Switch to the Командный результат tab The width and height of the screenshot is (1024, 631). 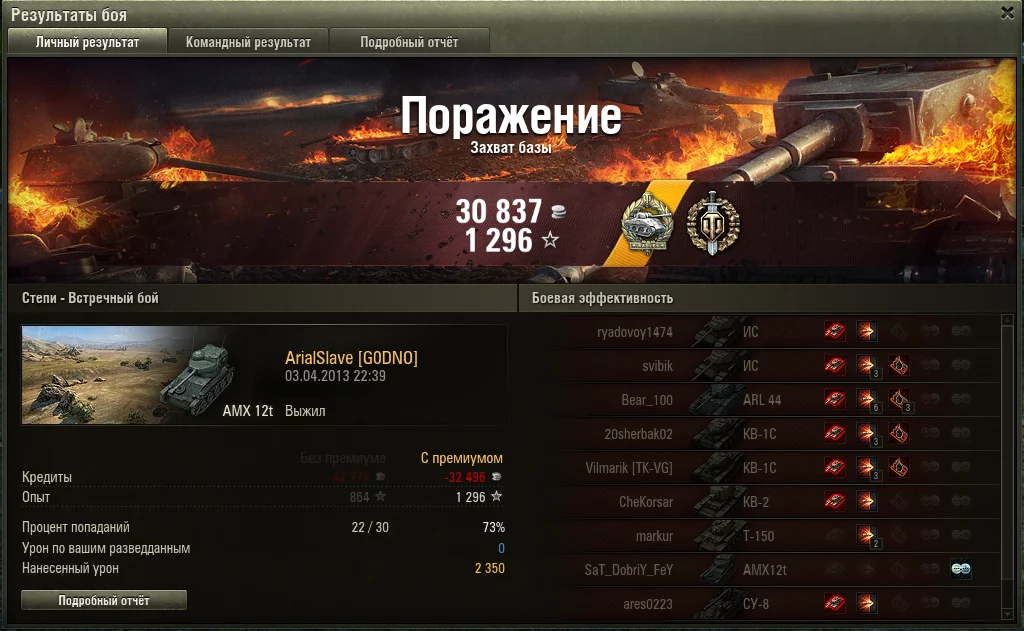coord(248,42)
